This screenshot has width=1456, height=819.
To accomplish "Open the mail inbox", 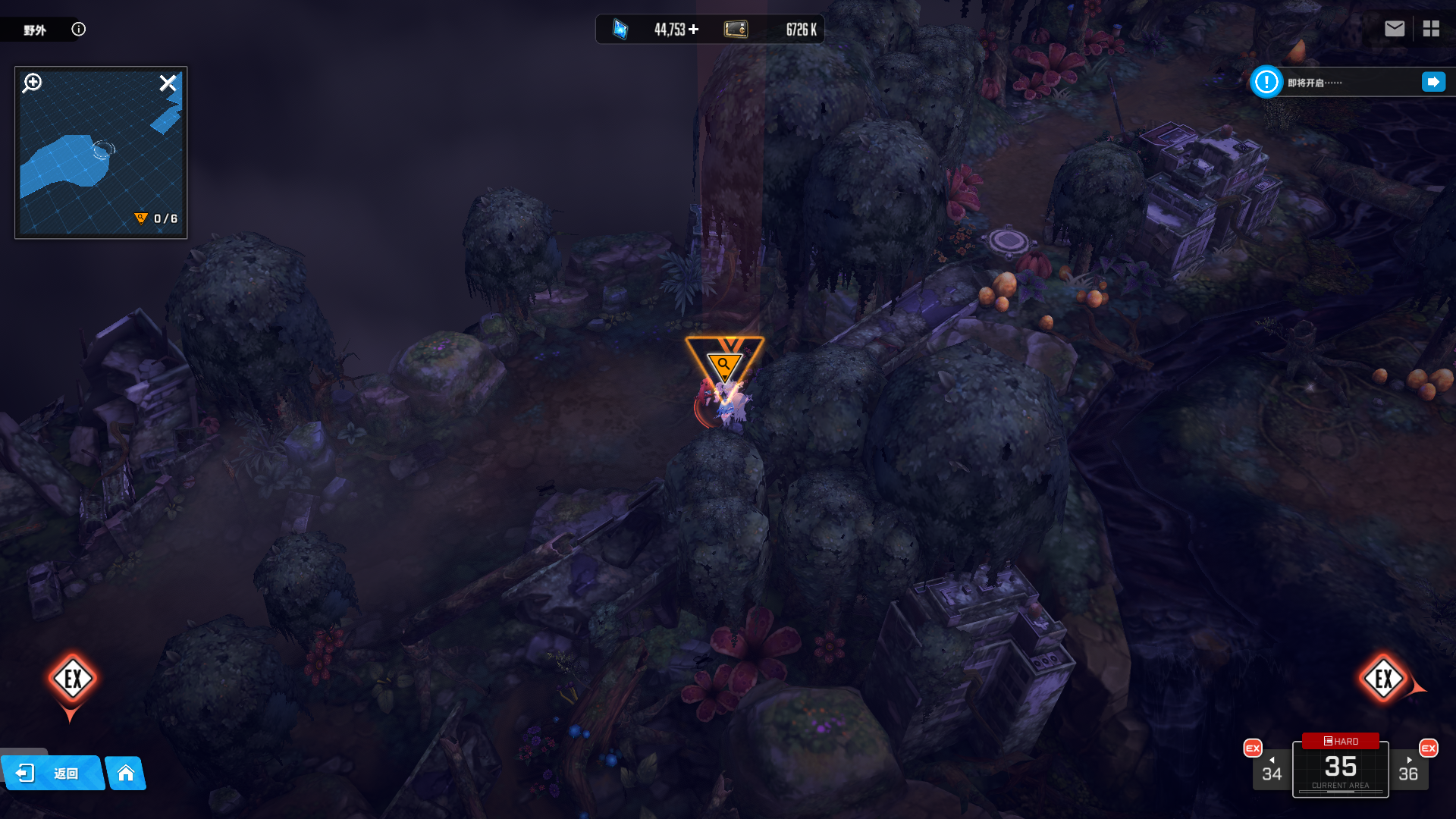I will tap(1395, 29).
